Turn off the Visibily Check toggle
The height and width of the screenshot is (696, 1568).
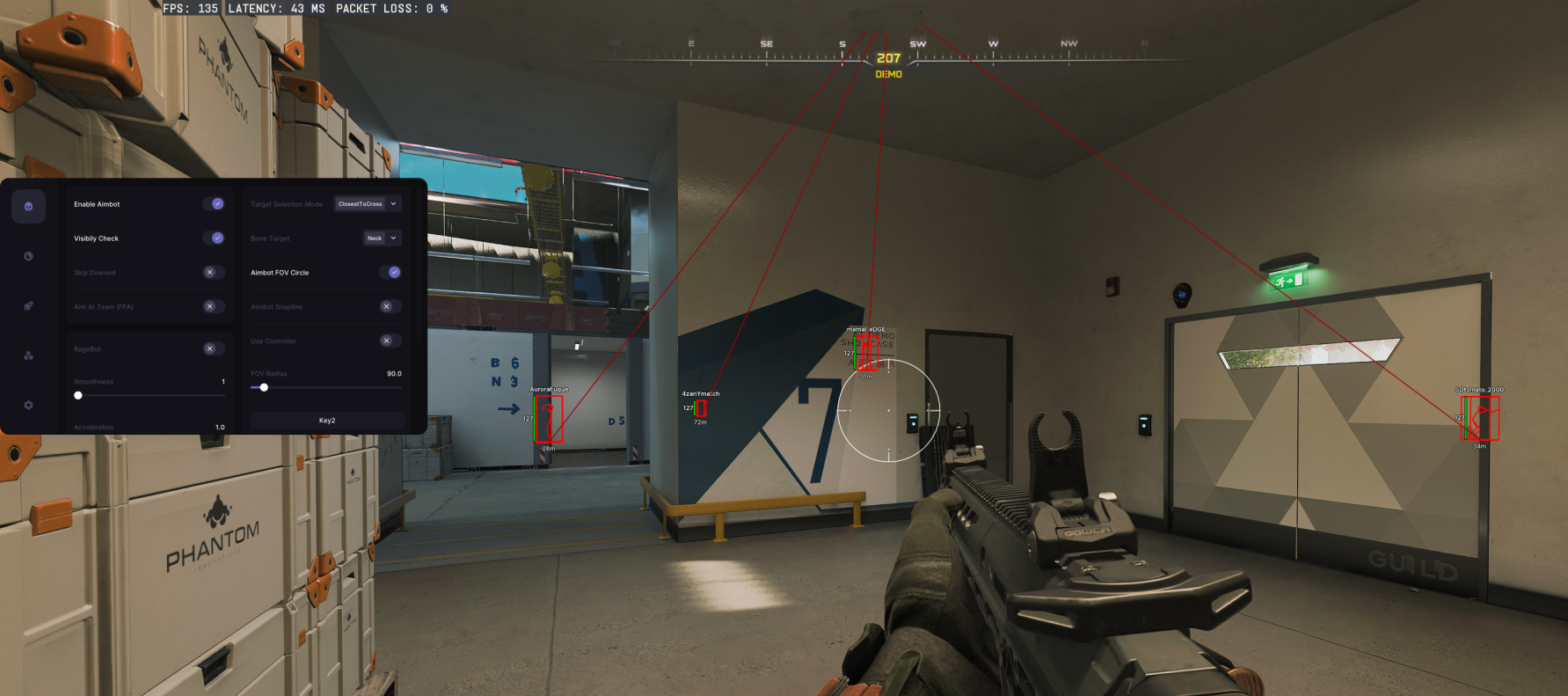215,238
